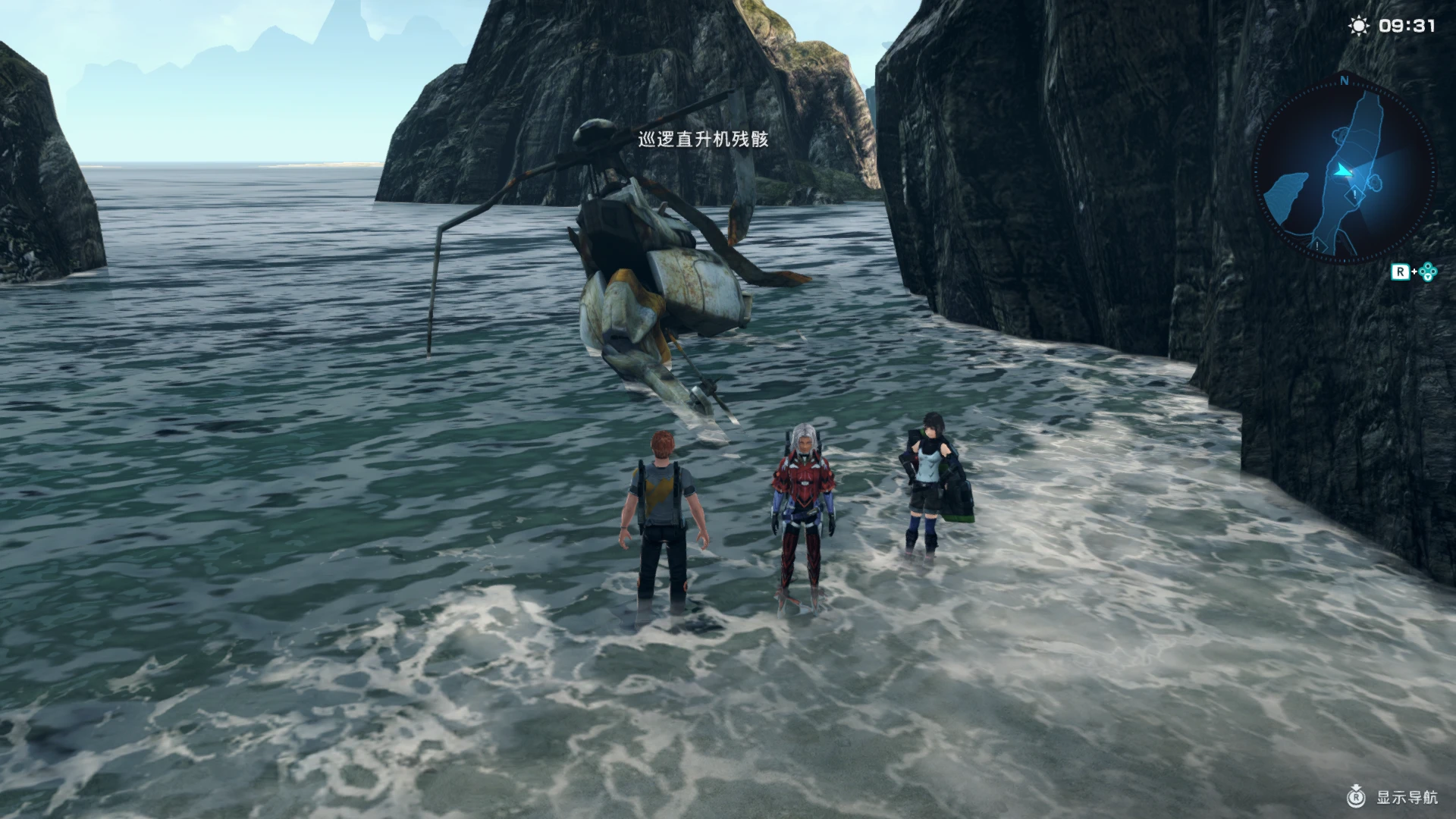This screenshot has height=819, width=1456.
Task: Select the 巡逻直升机残骸 name label
Action: [703, 140]
